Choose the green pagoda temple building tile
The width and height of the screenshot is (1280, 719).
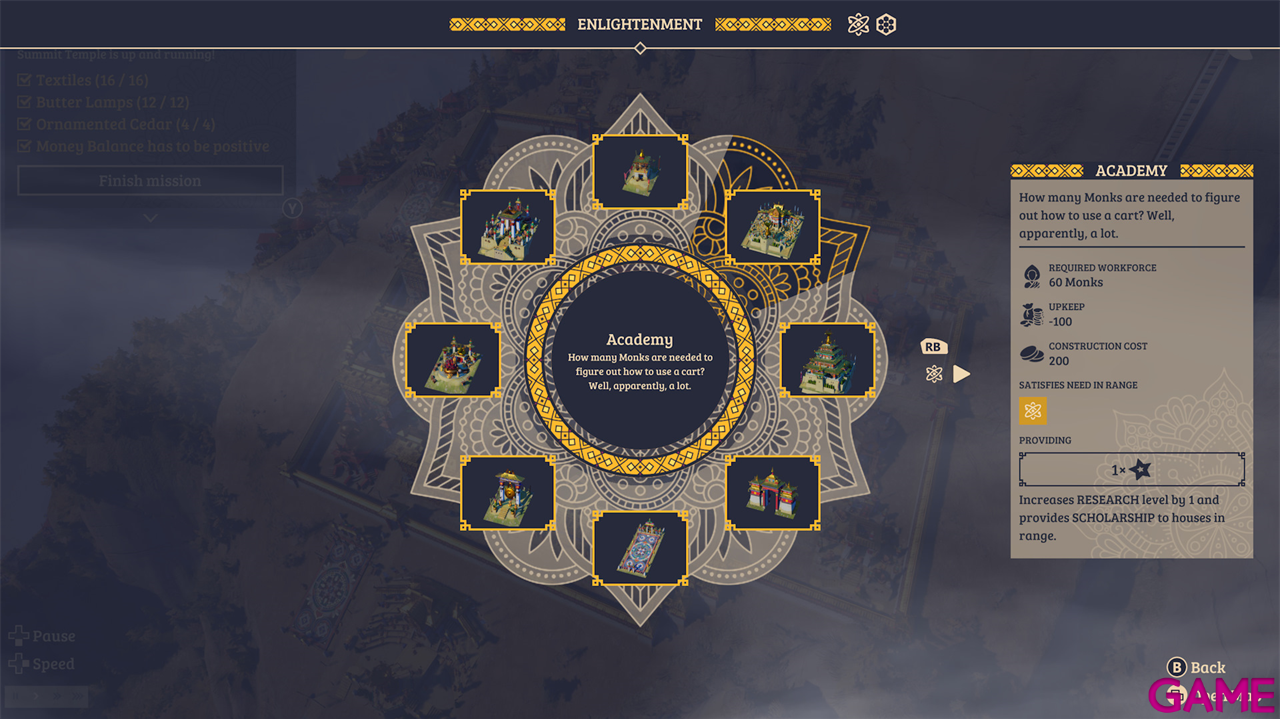point(827,360)
